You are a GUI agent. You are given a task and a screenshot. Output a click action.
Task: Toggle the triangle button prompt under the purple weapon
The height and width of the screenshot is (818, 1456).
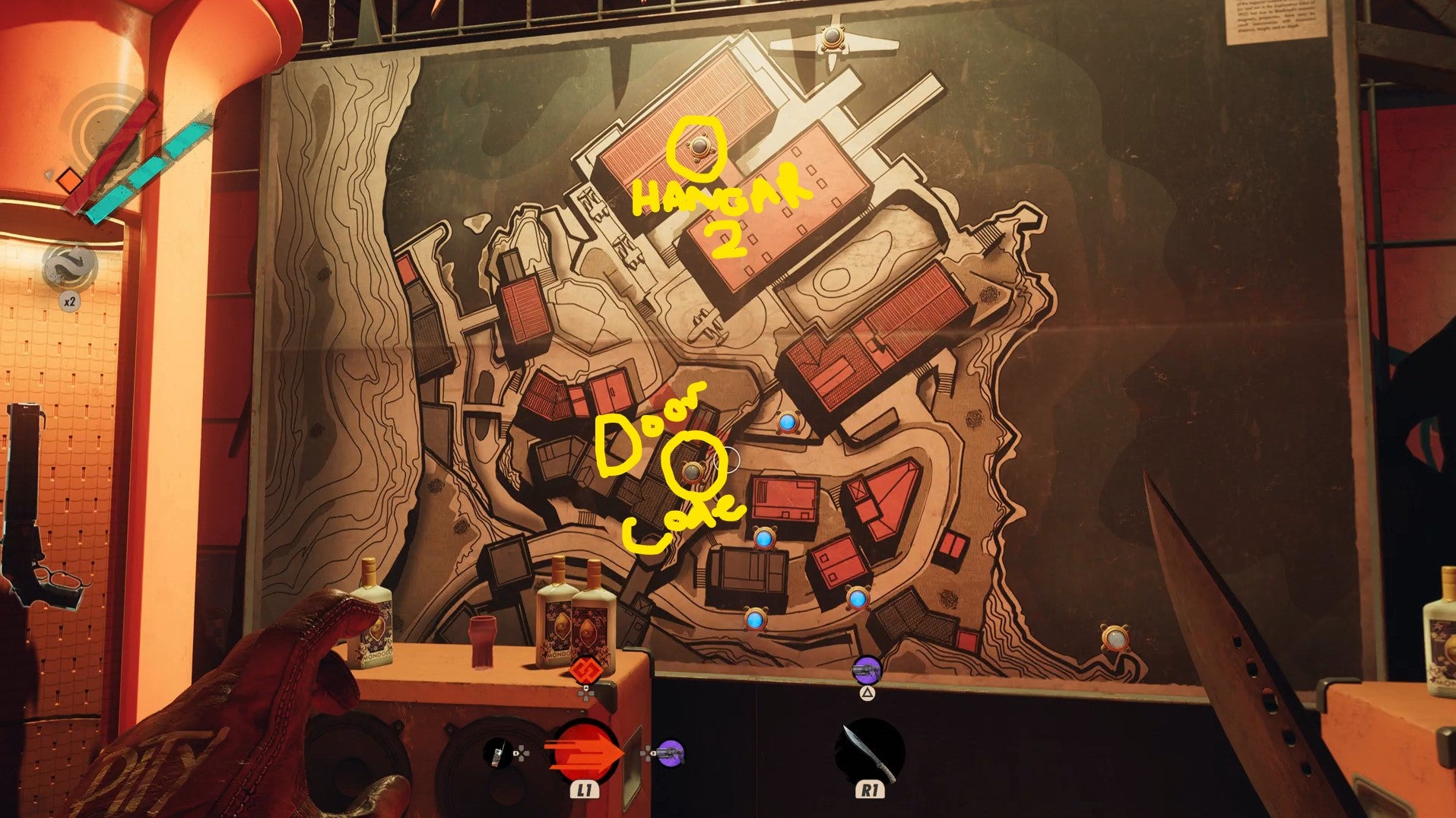(868, 694)
